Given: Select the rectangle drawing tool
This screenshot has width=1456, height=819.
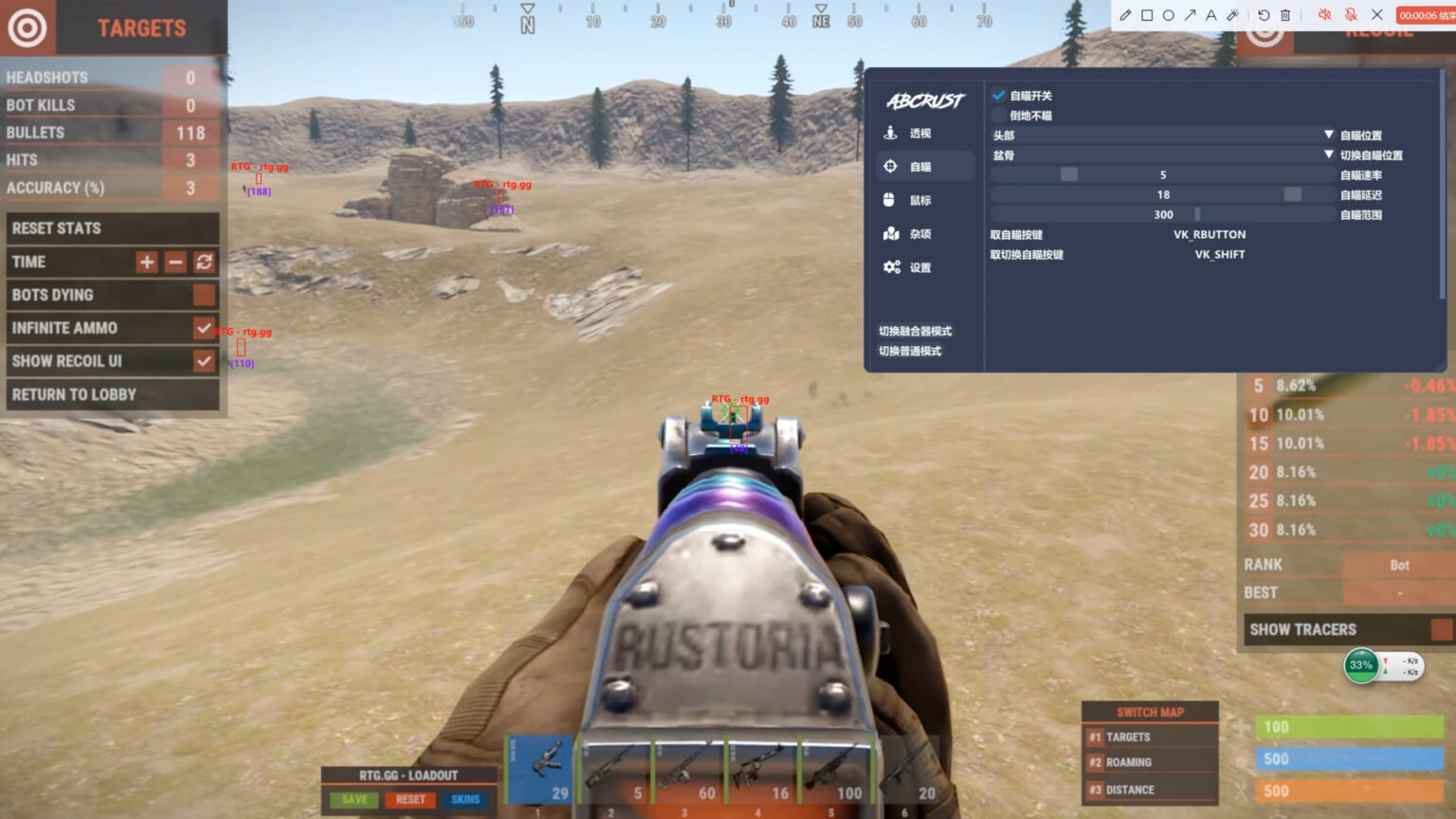Looking at the screenshot, I should tap(1147, 15).
